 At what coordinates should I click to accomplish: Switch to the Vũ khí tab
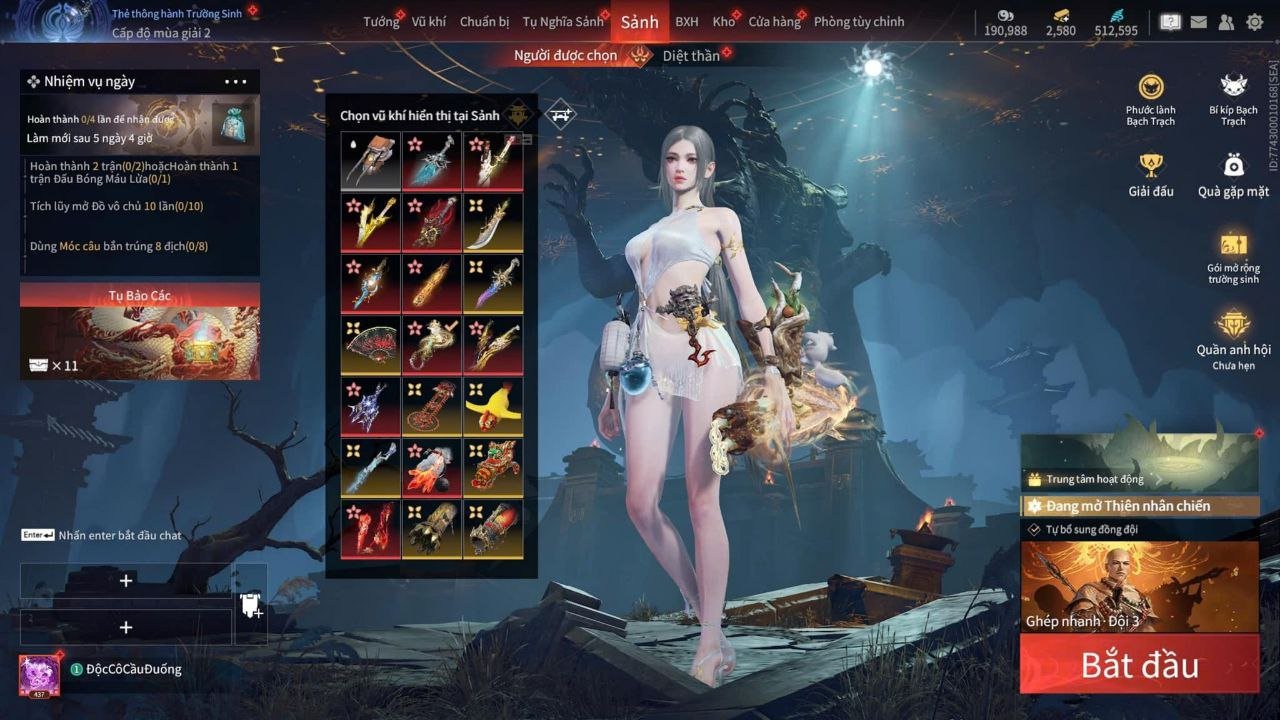429,22
